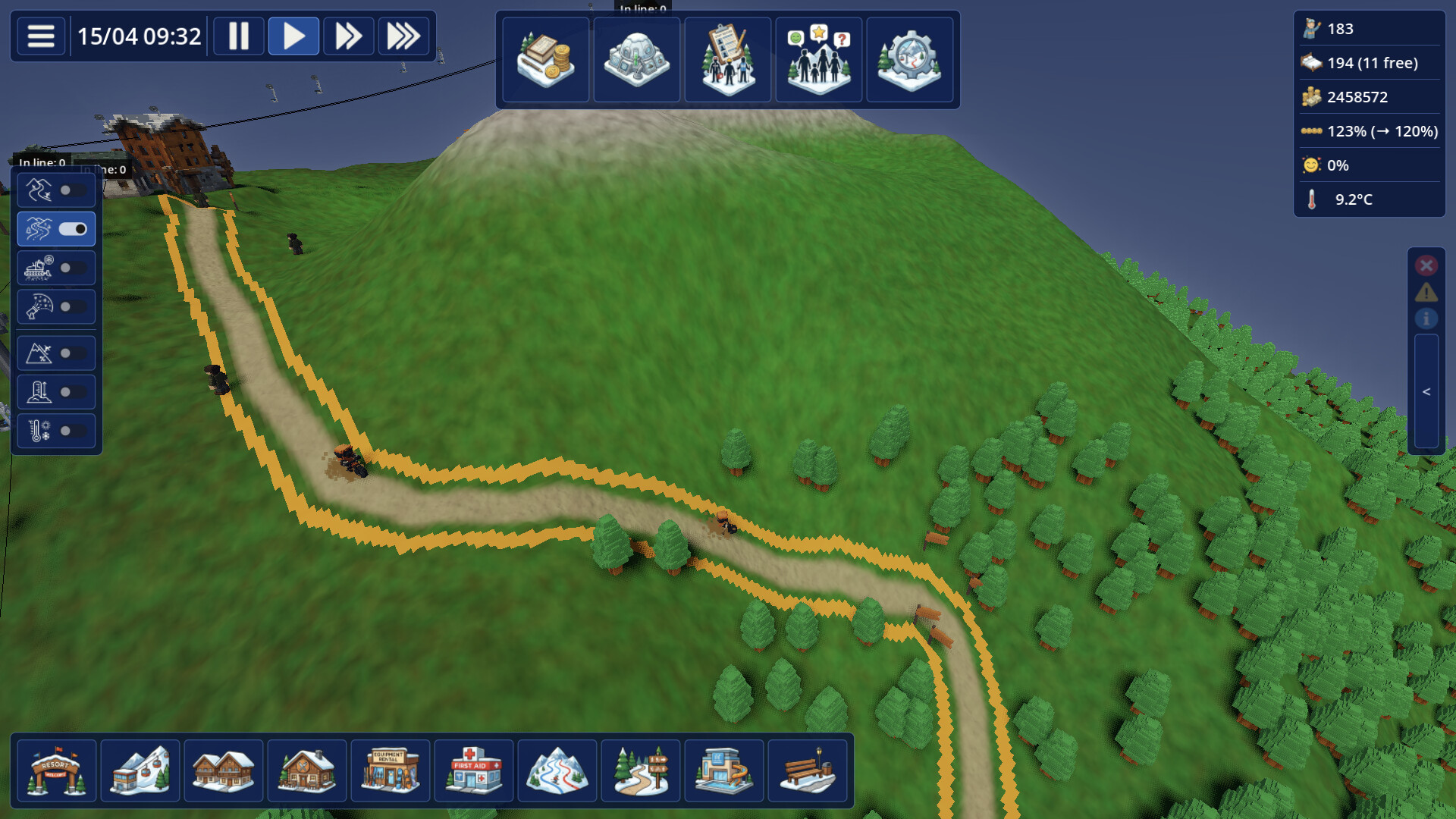
Task: Open the finance overview panel
Action: 545,59
